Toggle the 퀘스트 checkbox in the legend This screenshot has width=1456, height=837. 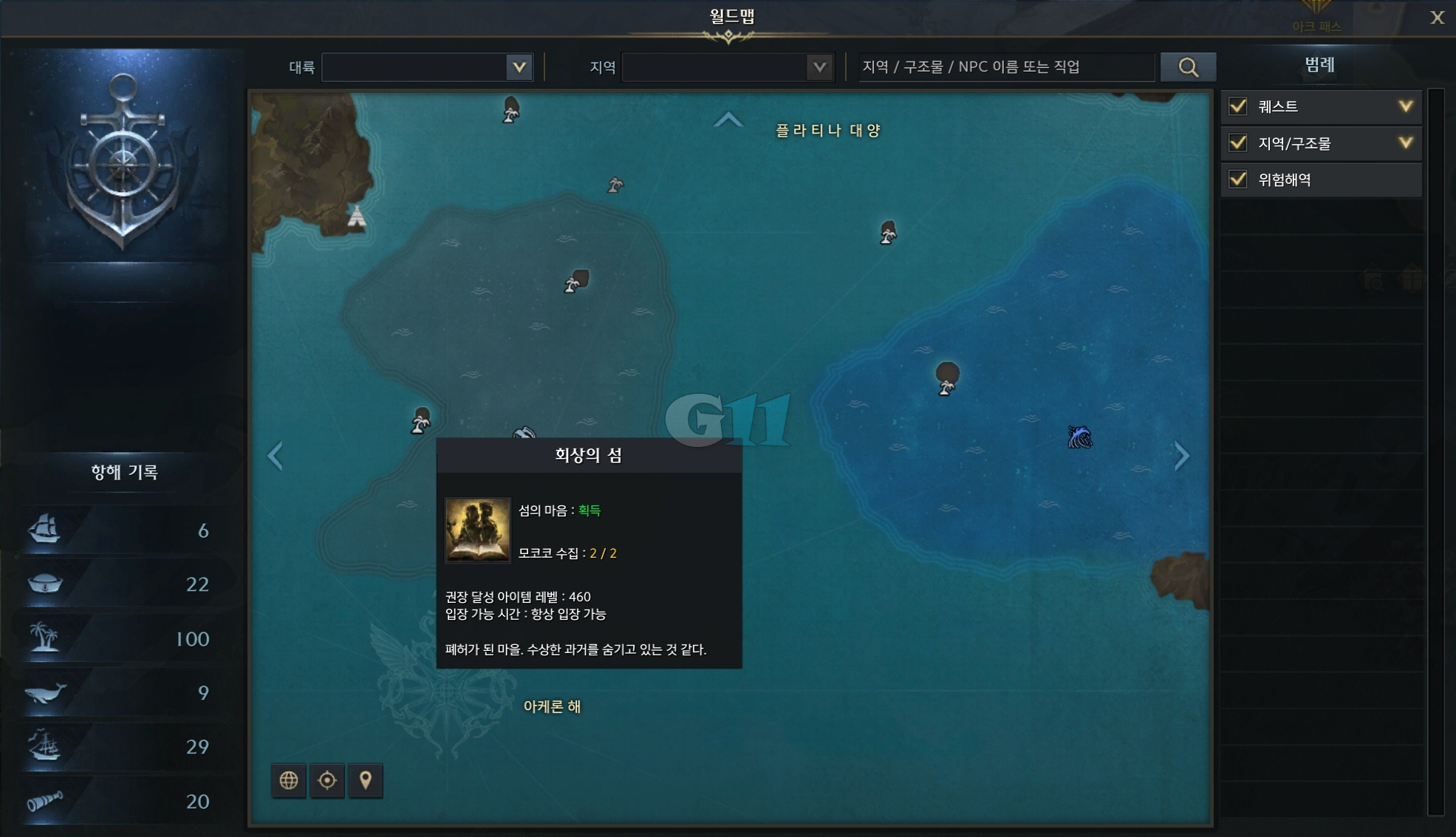click(x=1237, y=106)
